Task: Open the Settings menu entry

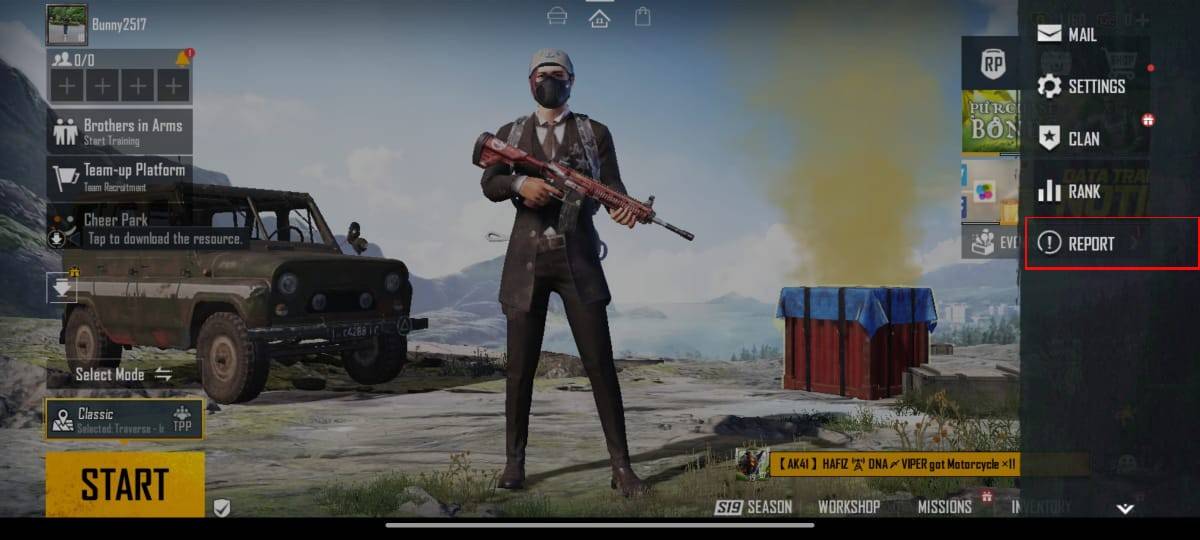Action: pos(1081,87)
